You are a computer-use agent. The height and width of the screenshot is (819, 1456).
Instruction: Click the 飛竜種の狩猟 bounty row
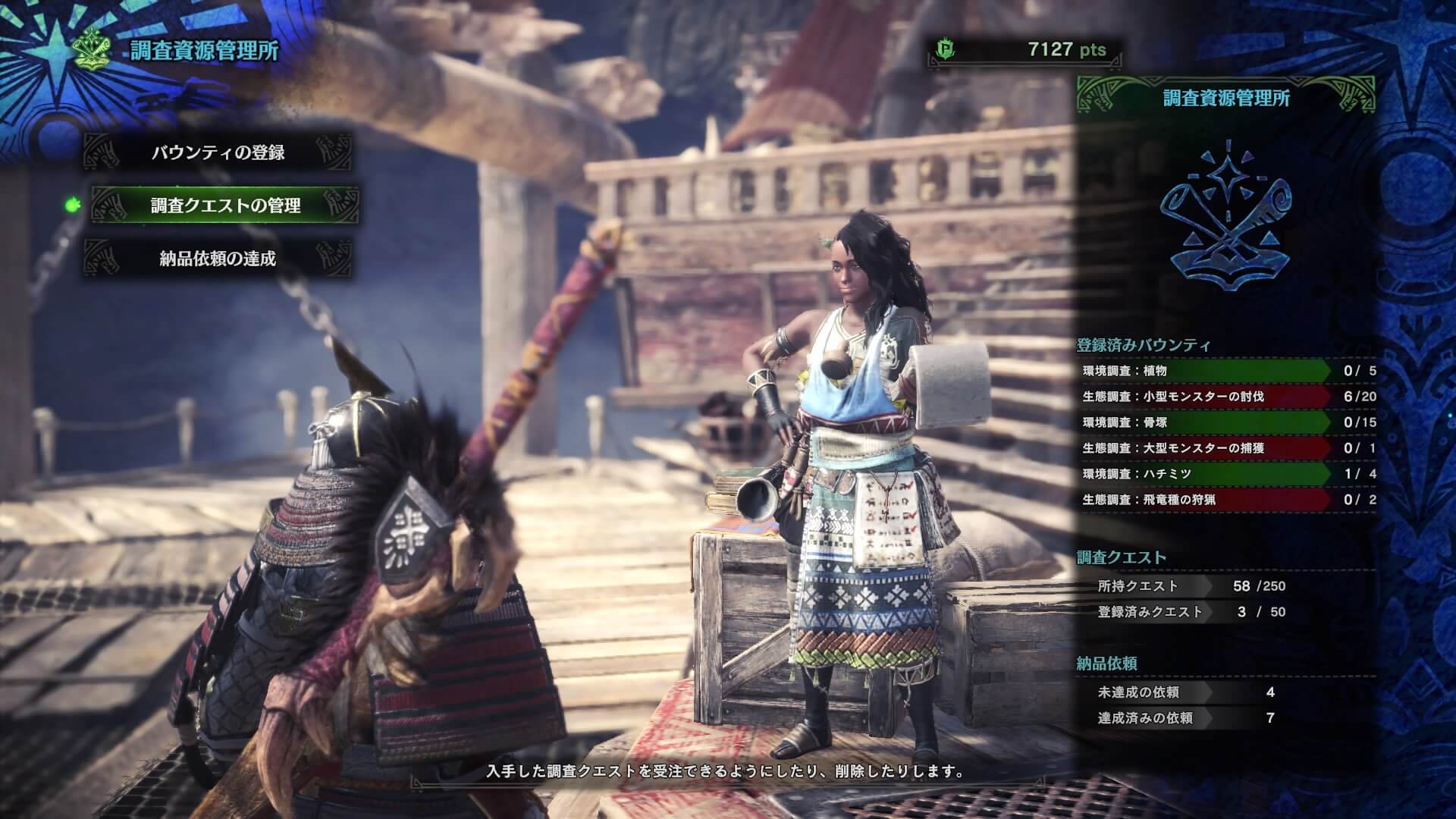(x=1206, y=500)
